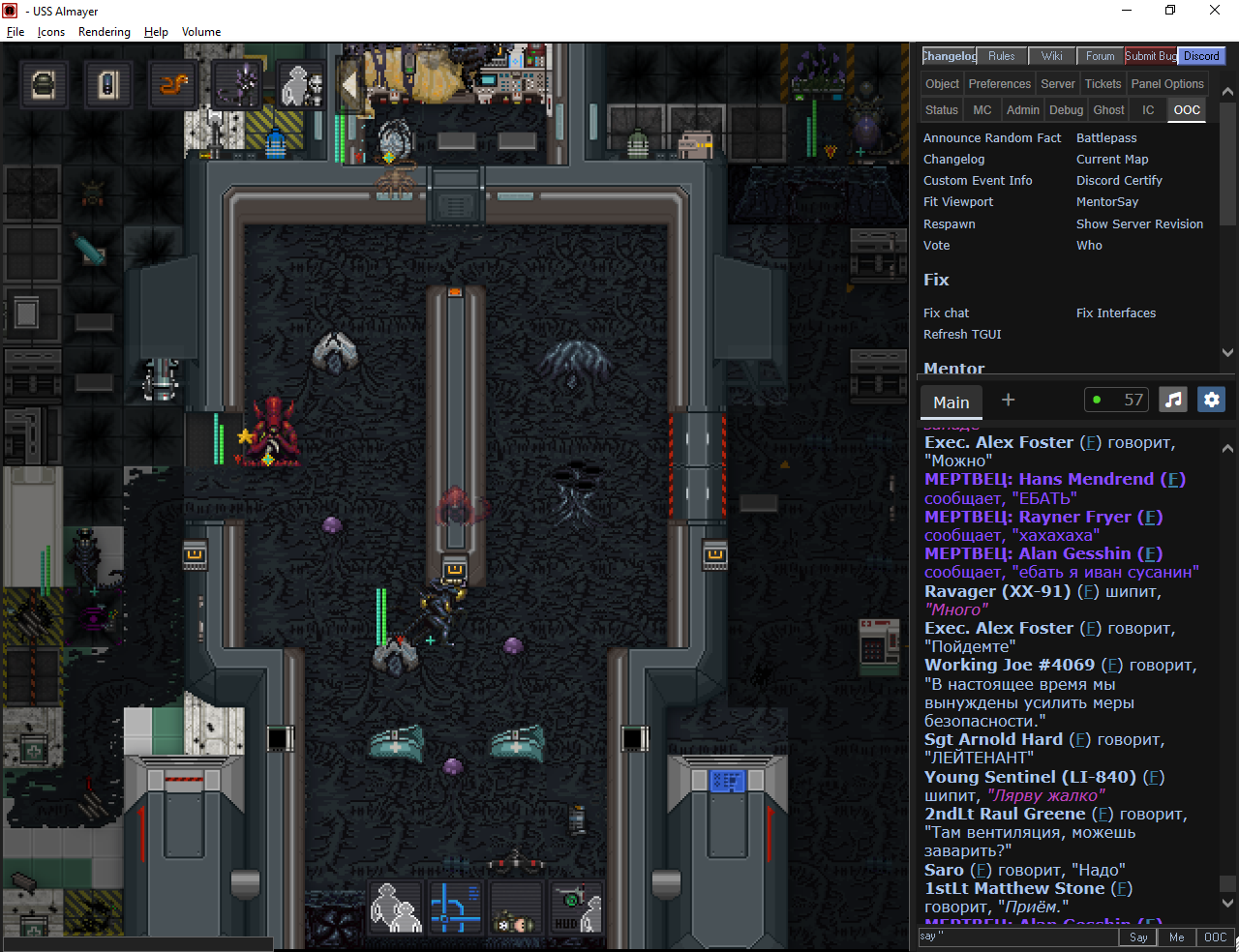Toggle the chat music note button
Viewport: 1239px width, 952px height.
1173,400
